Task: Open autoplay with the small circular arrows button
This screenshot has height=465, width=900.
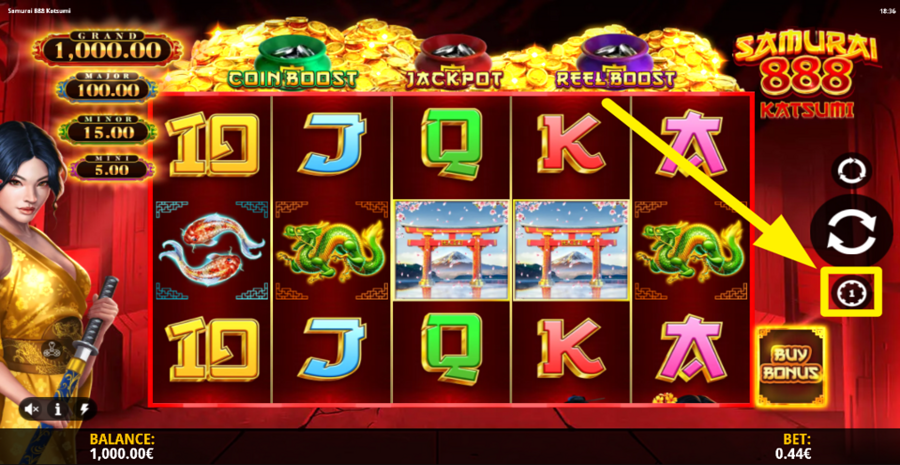Action: coord(854,171)
